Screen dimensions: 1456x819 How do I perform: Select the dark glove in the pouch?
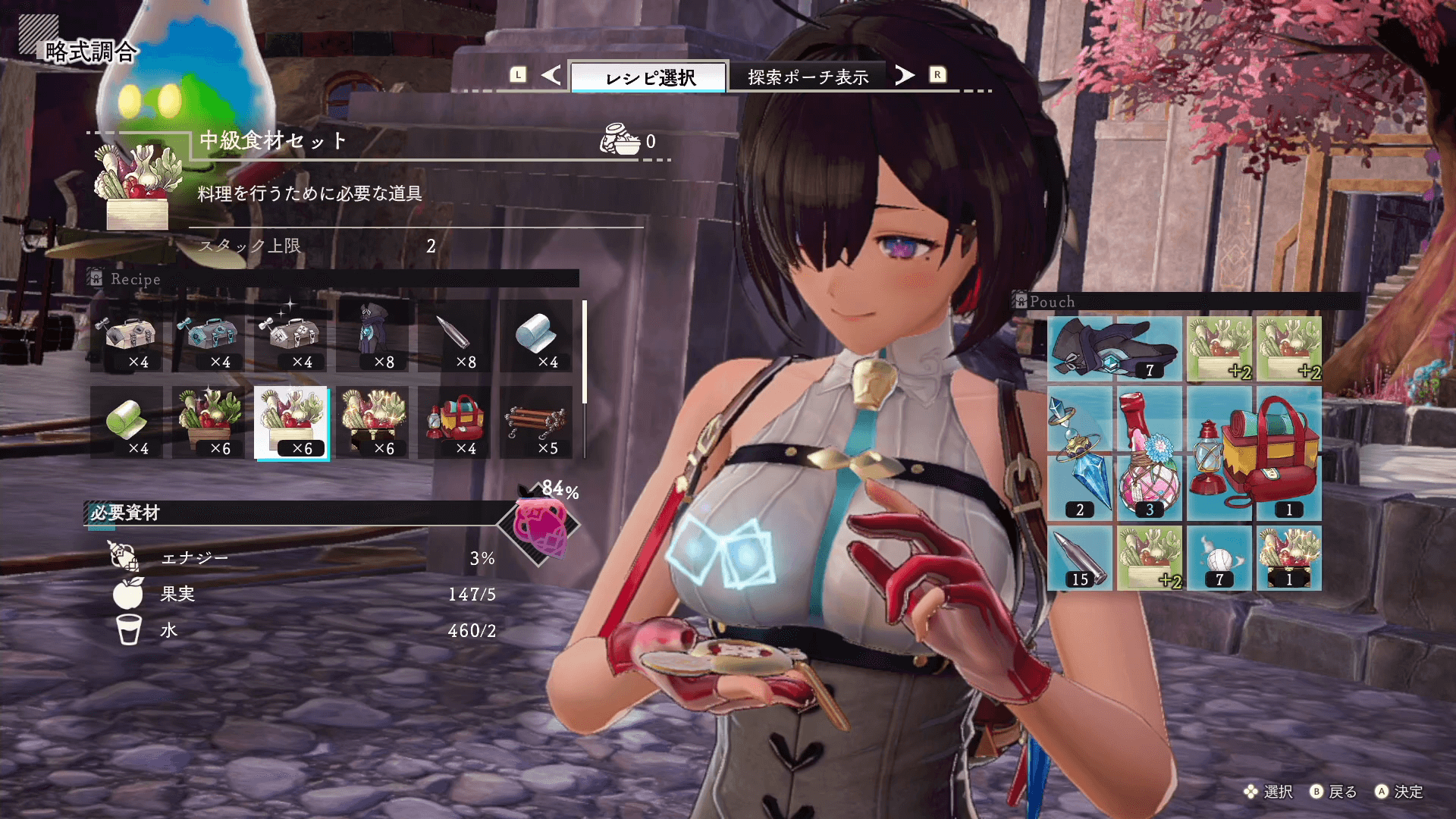[x=1114, y=349]
